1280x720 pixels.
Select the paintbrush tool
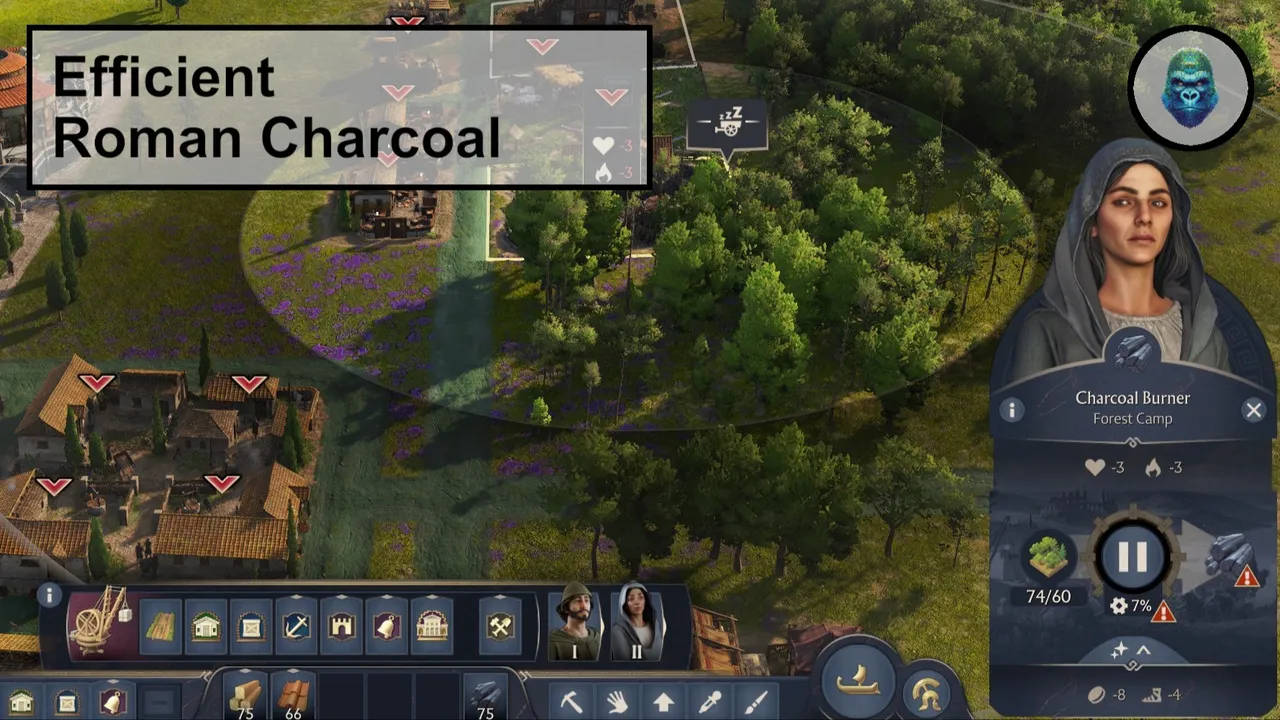(x=757, y=702)
